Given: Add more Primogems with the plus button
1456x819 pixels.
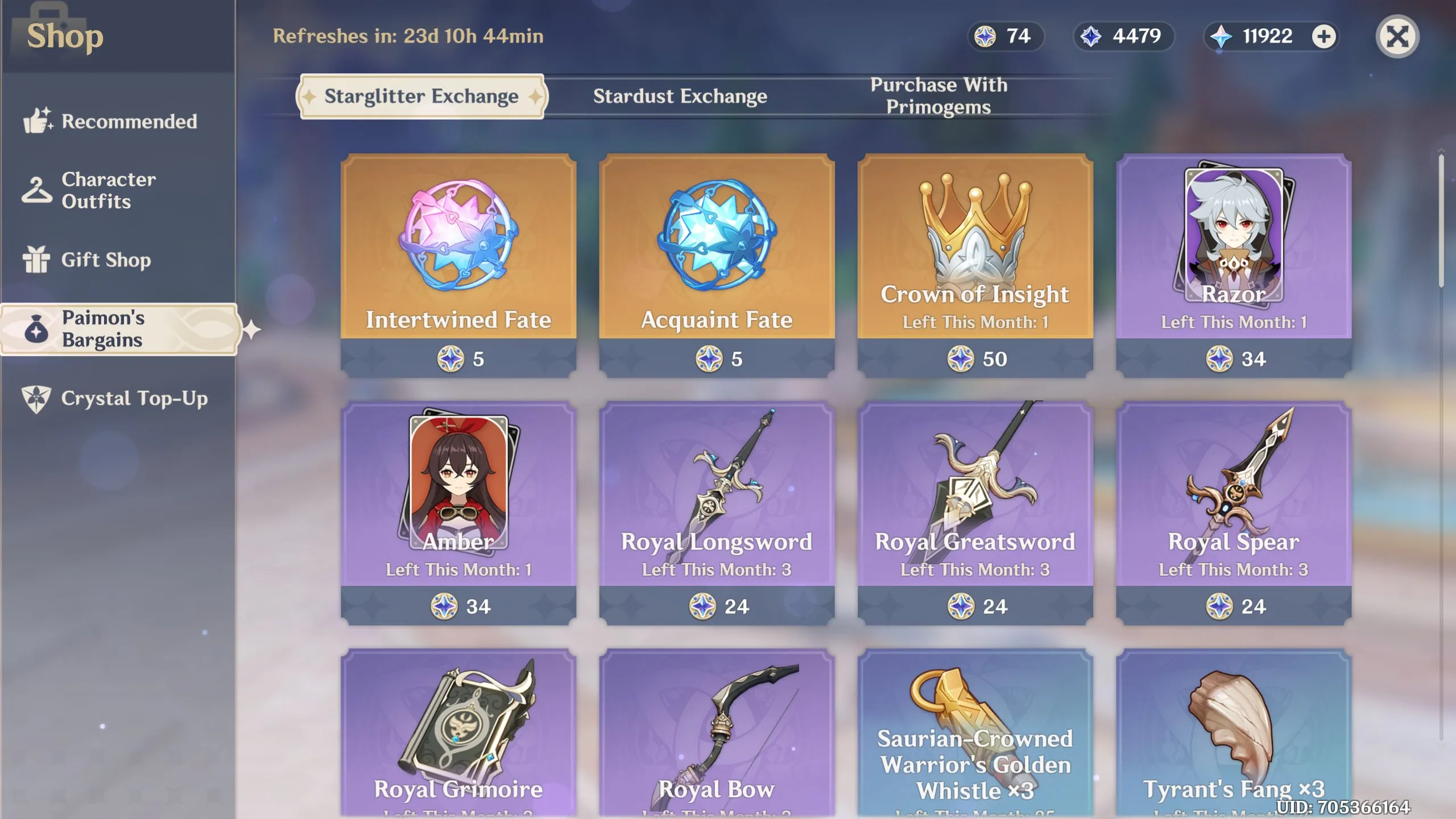Looking at the screenshot, I should (1323, 37).
